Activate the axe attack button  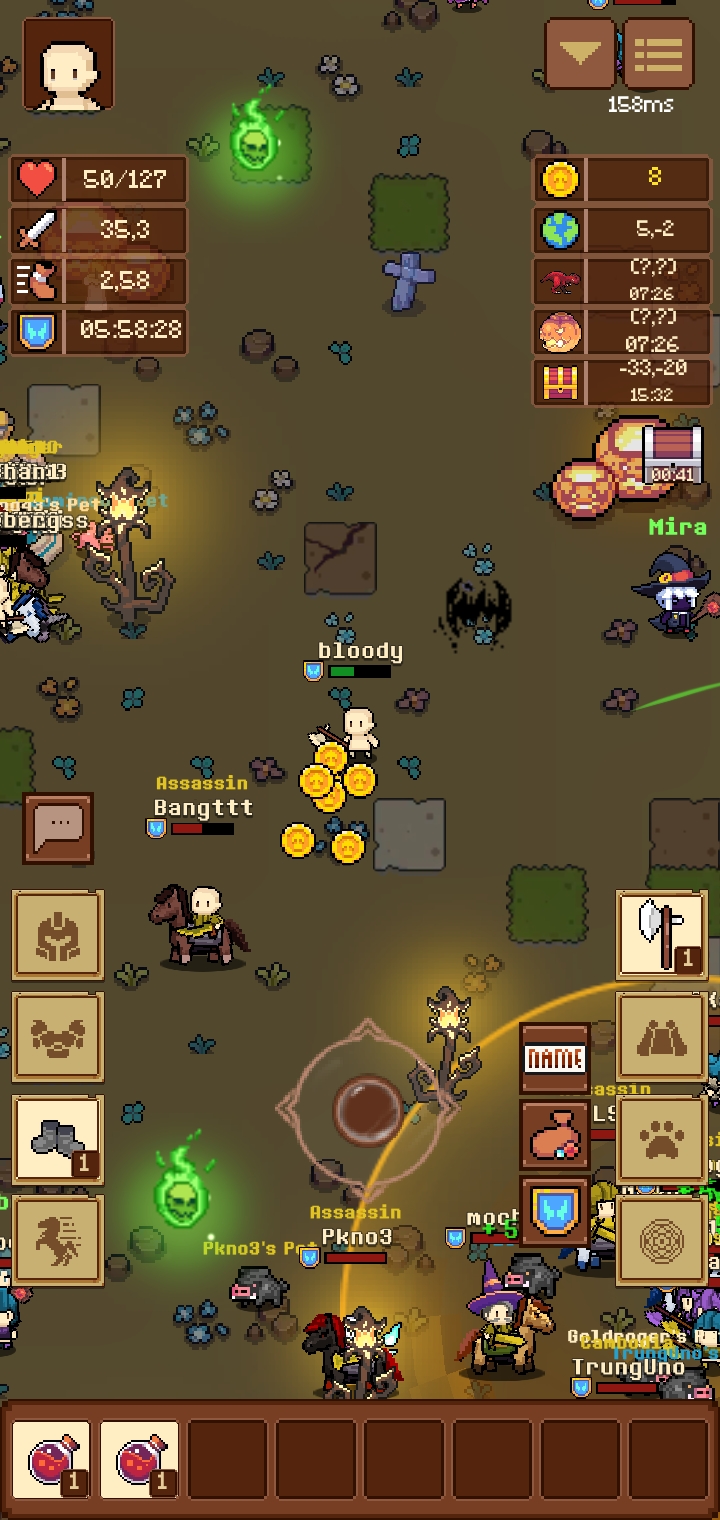[661, 935]
